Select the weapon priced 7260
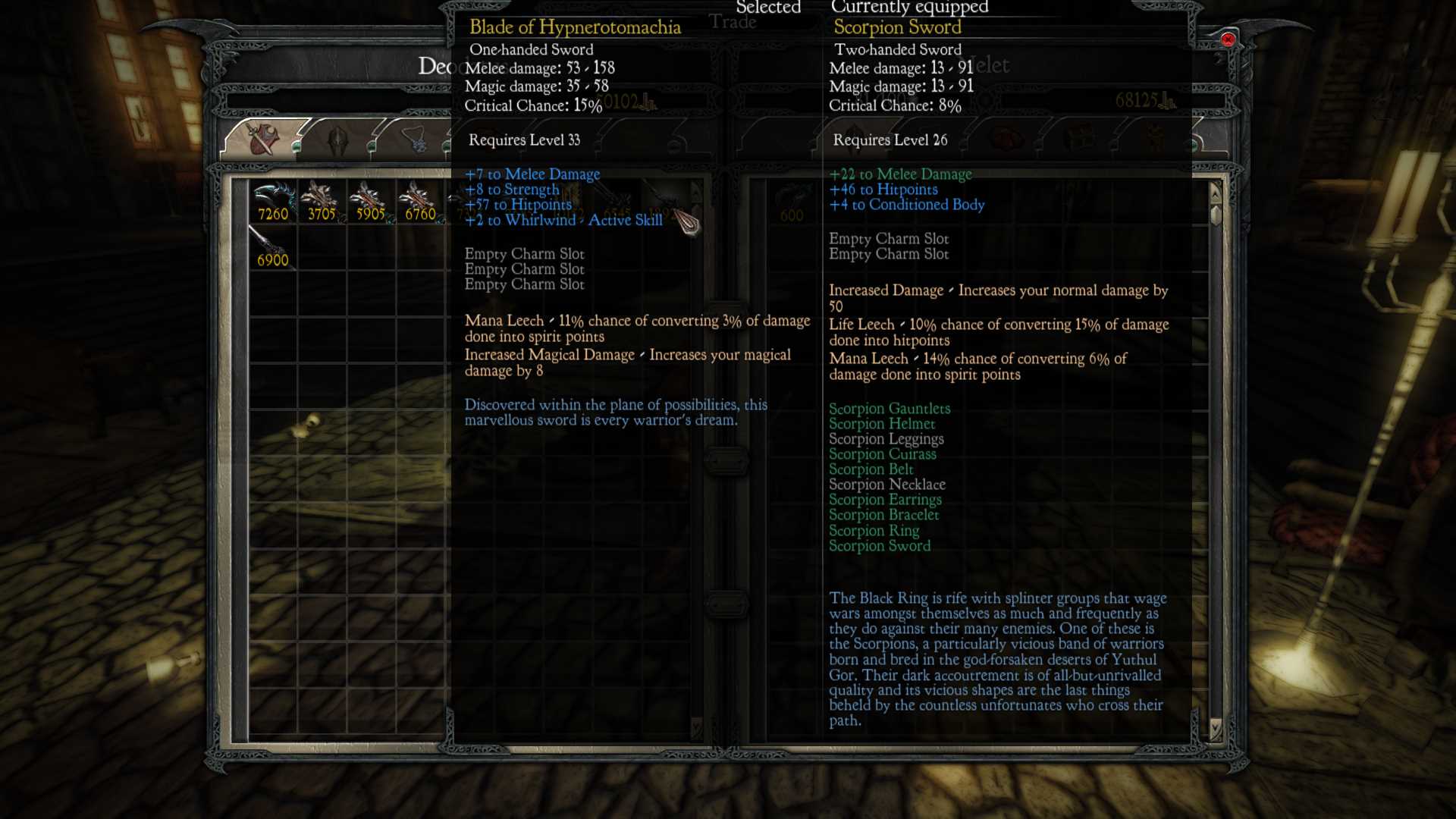The image size is (1456, 819). point(273,201)
